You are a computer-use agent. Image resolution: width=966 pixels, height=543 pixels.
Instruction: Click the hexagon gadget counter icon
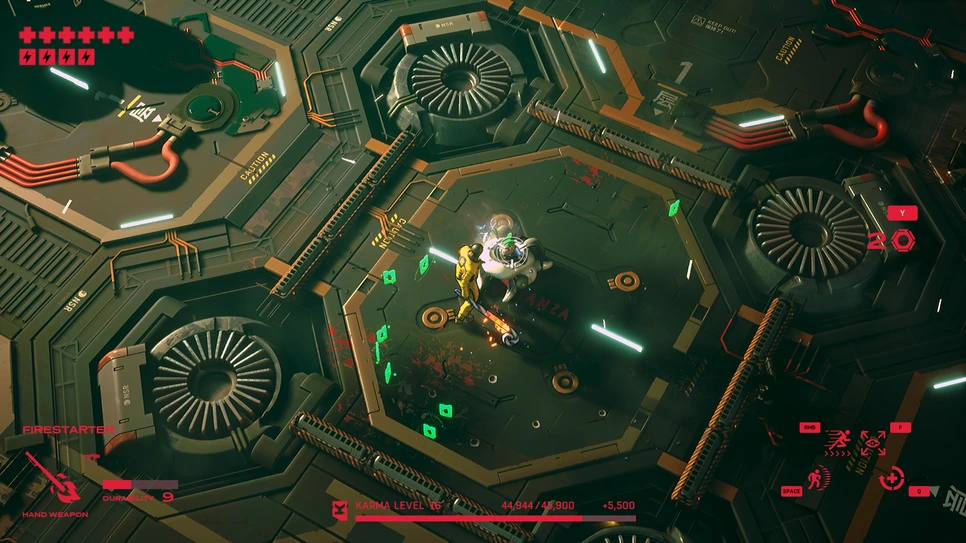902,240
